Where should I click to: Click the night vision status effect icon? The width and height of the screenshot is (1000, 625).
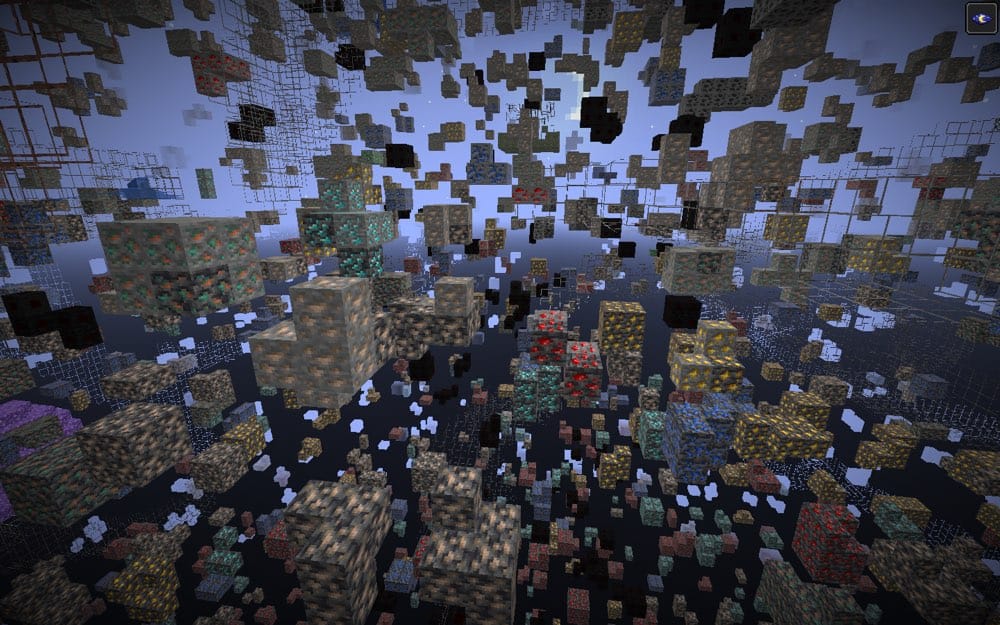(x=980, y=18)
